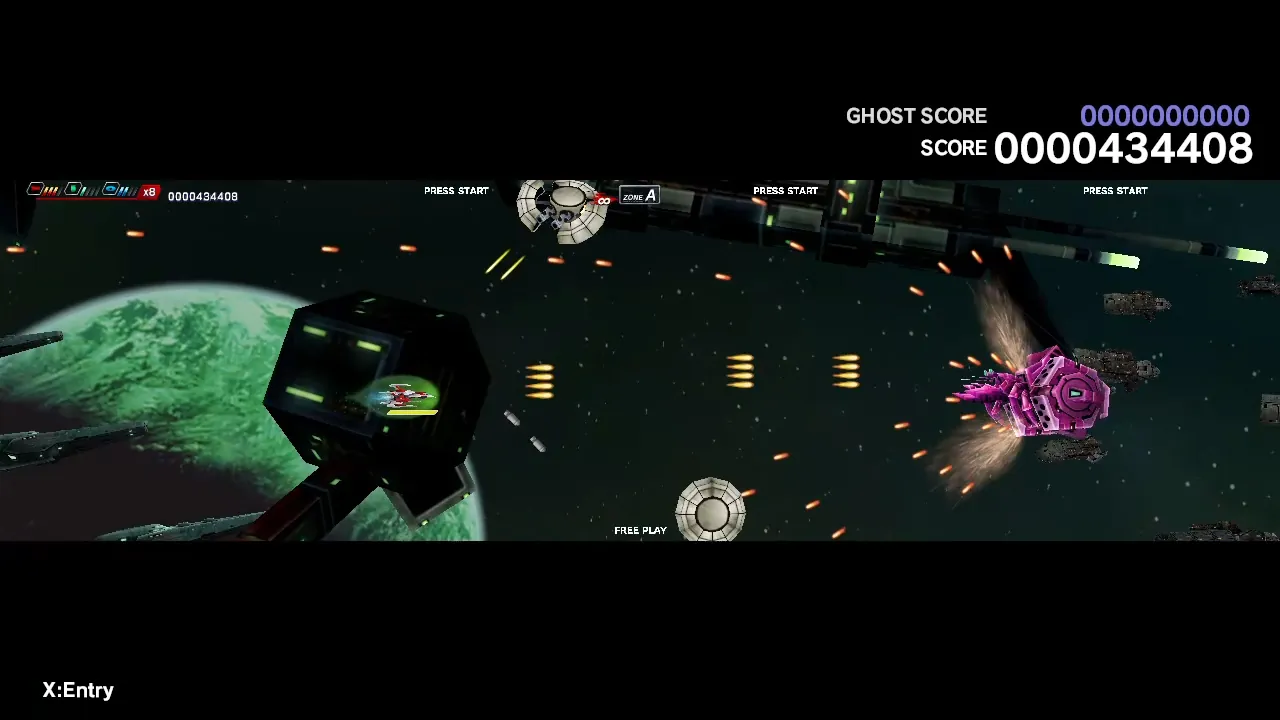Select the blue arm shield icon
The width and height of the screenshot is (1280, 720).
click(110, 188)
